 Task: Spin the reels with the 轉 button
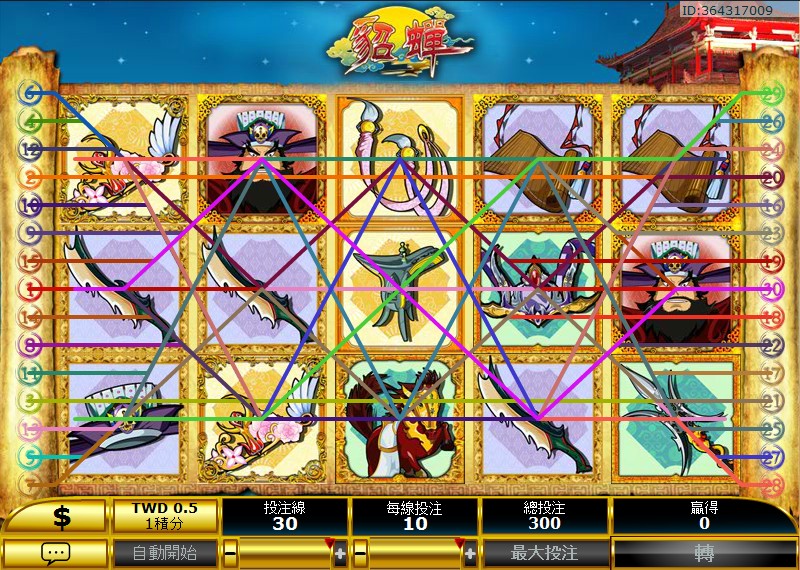(704, 552)
